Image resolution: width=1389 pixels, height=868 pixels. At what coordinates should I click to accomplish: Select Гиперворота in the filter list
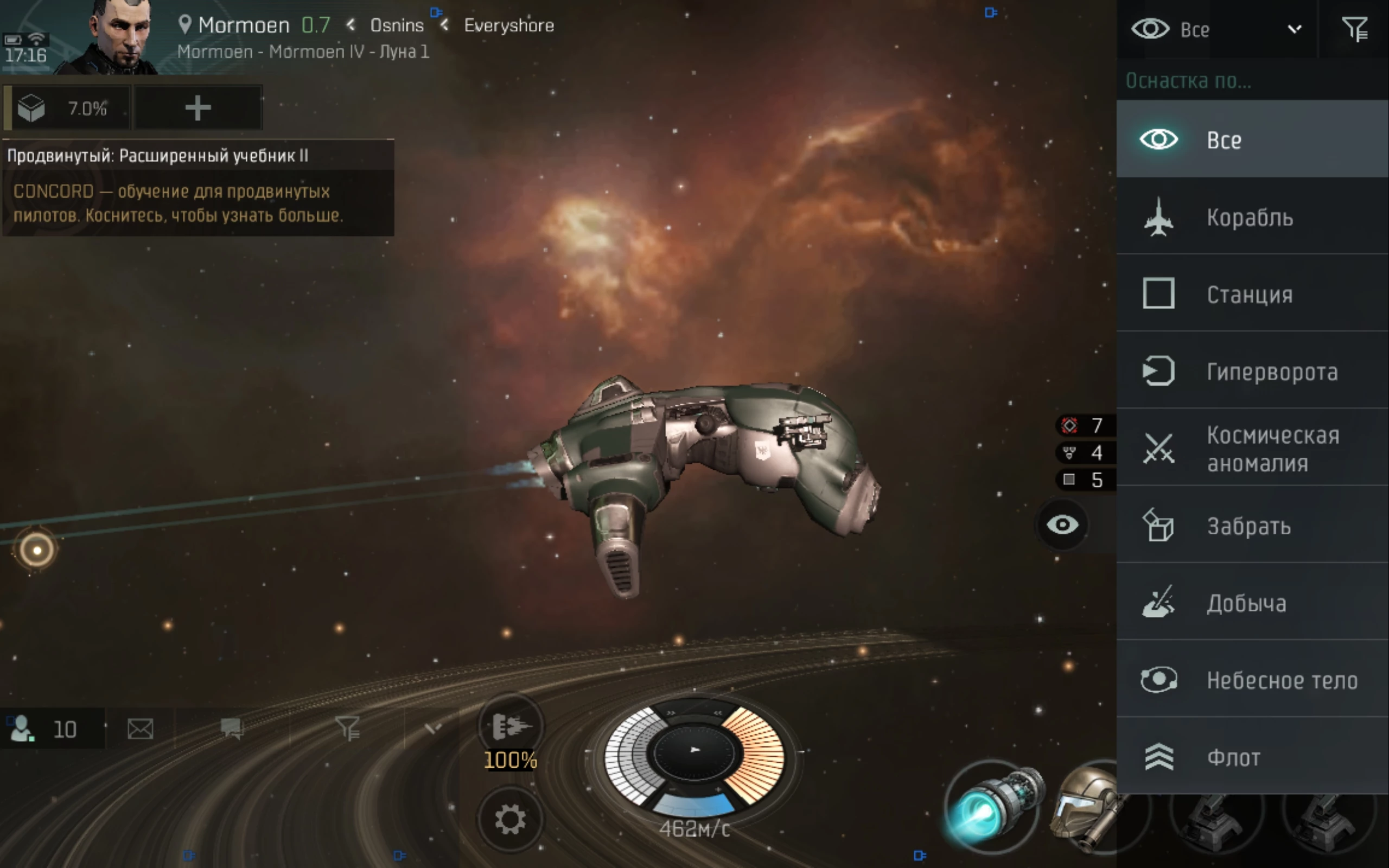click(x=1251, y=372)
